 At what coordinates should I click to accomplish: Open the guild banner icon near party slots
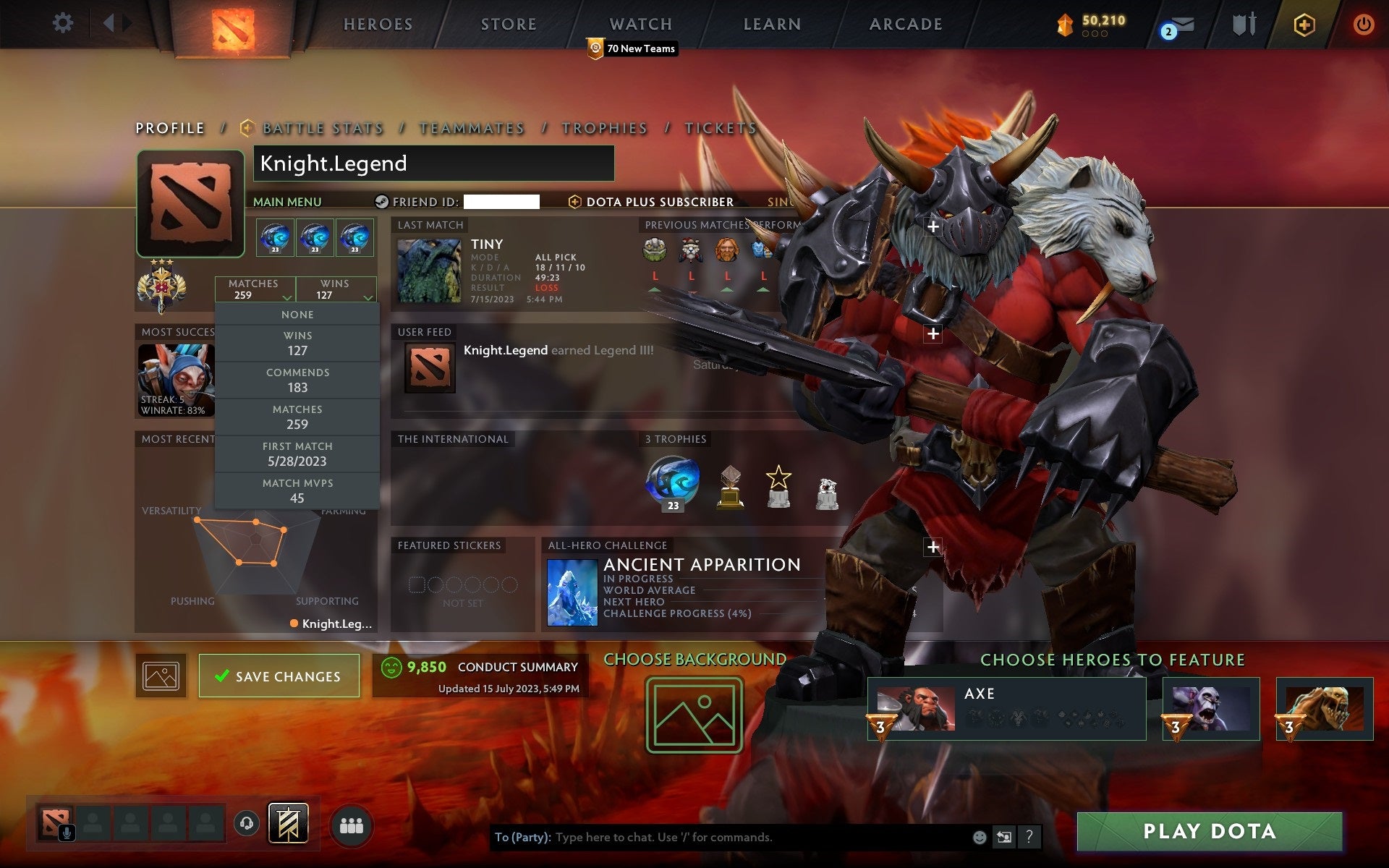click(288, 823)
